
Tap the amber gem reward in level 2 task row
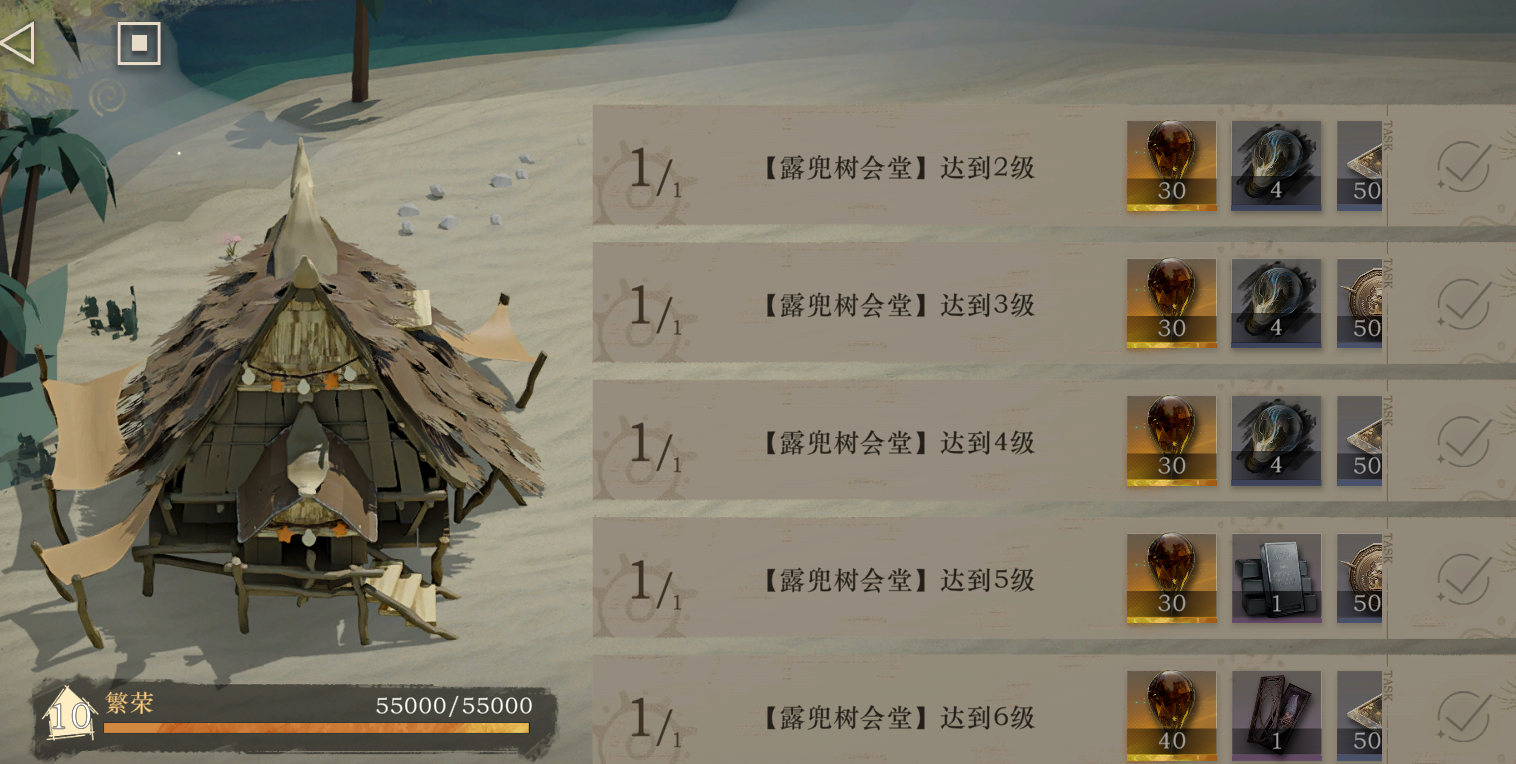point(1171,165)
